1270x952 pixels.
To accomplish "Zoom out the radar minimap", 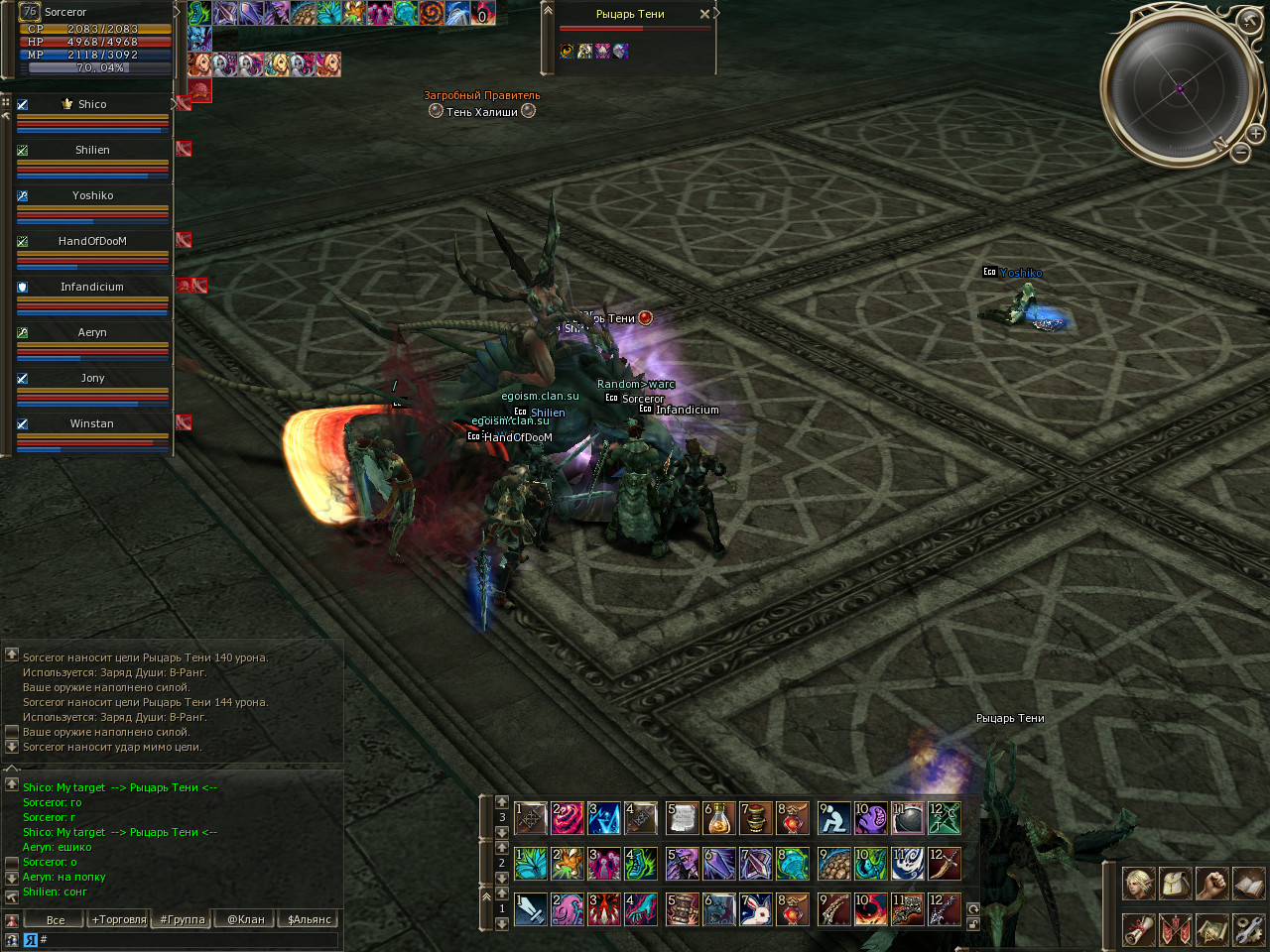I will [1240, 153].
